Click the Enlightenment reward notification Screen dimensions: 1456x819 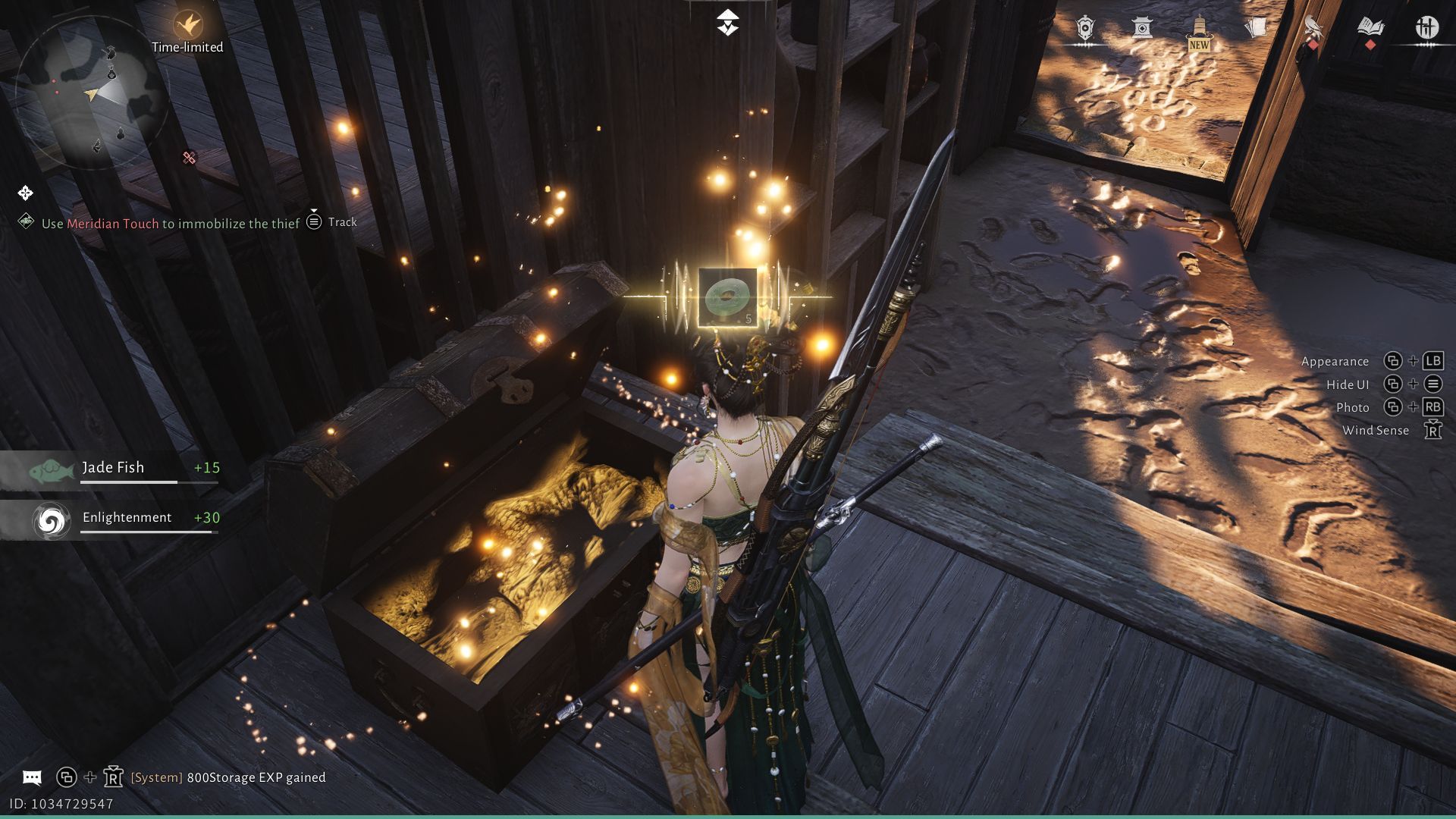[112, 519]
